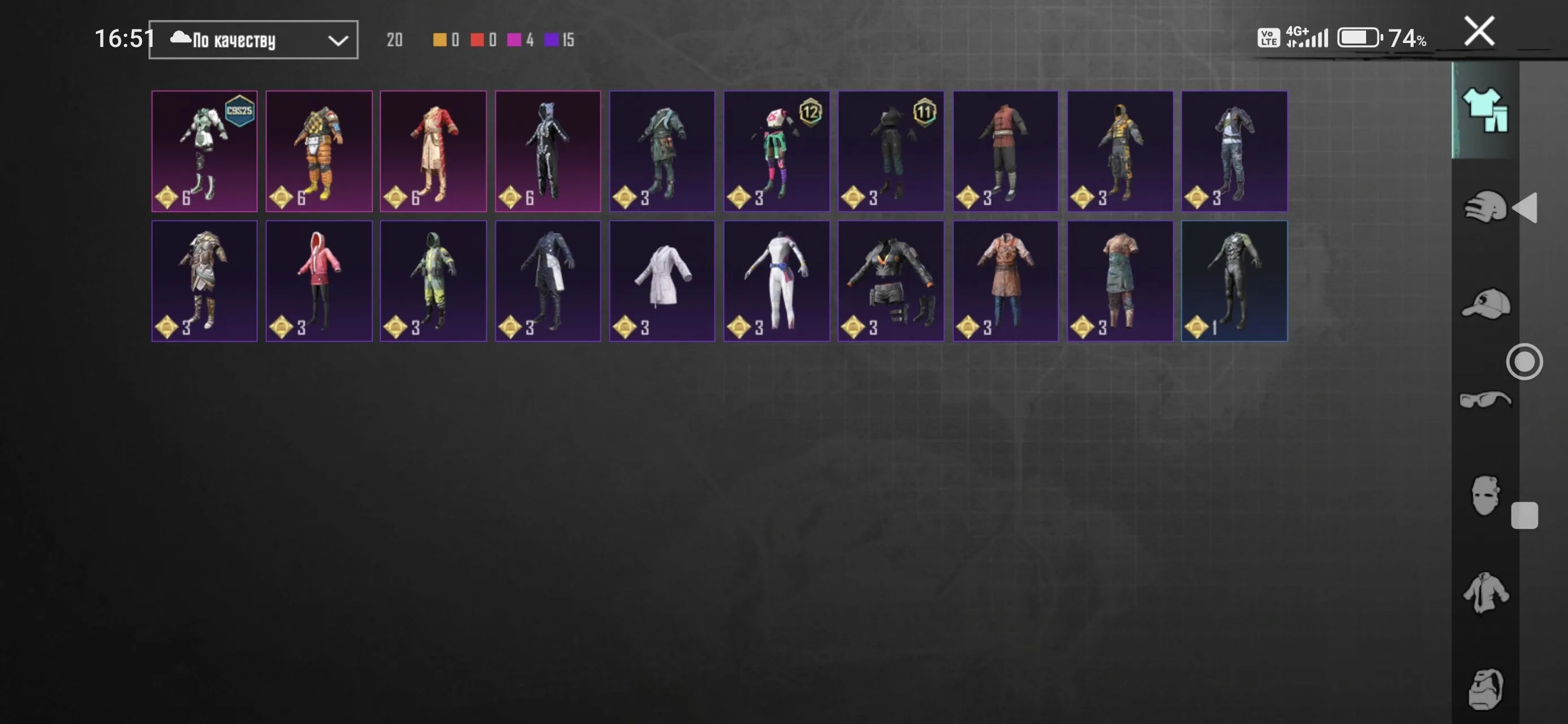Image resolution: width=1568 pixels, height=724 pixels.
Task: Close the wardrobe screen with the X
Action: (x=1479, y=32)
